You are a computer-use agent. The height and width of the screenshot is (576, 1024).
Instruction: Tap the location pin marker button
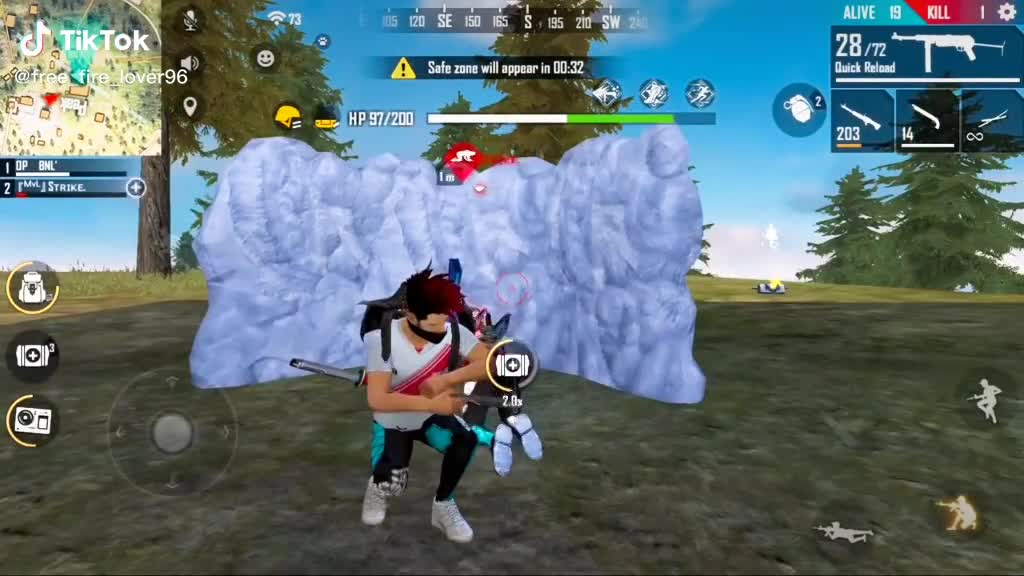point(189,106)
